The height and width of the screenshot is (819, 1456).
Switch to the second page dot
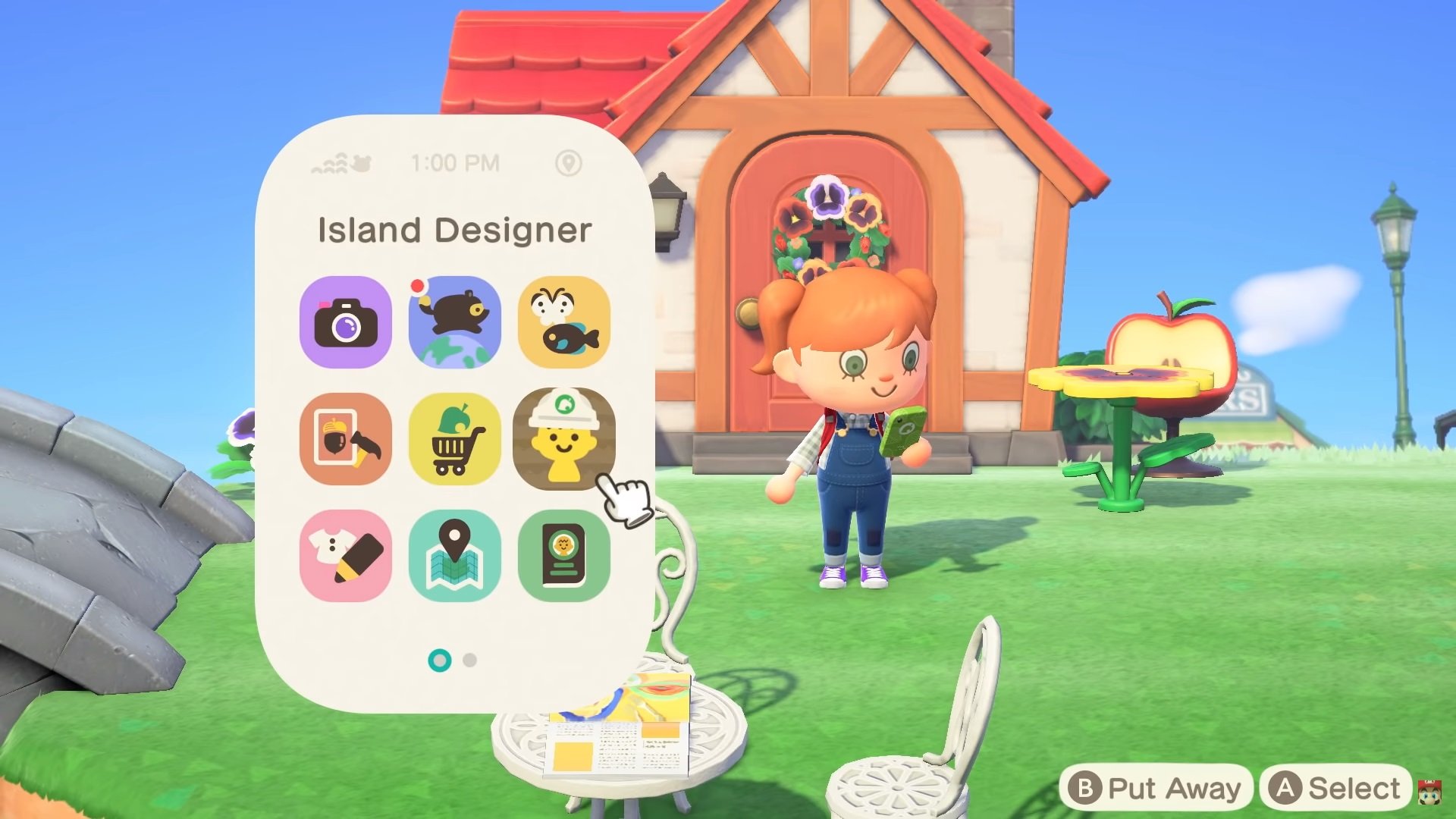click(x=468, y=661)
